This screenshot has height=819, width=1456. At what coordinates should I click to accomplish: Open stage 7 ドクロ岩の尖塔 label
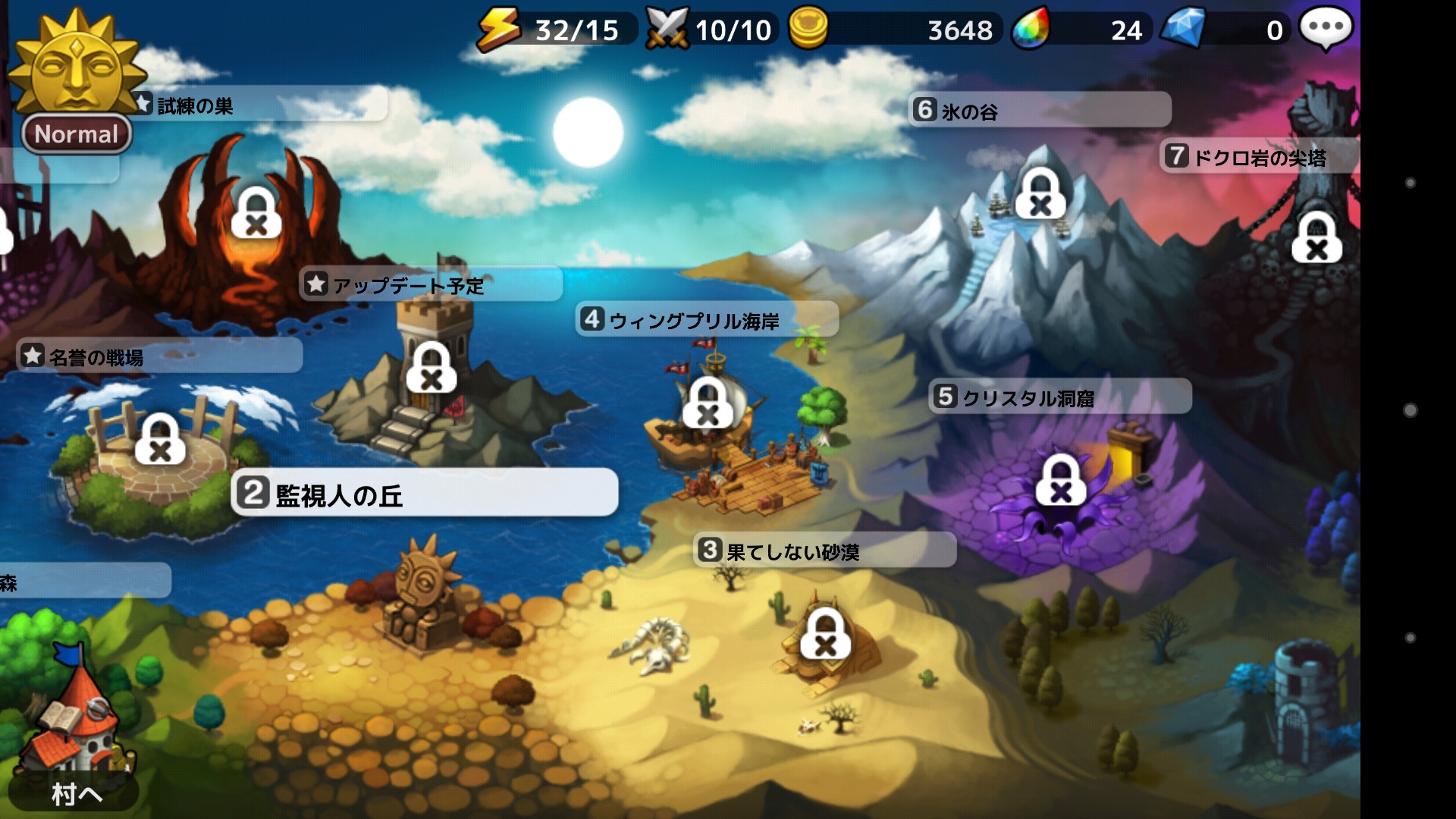[1259, 157]
